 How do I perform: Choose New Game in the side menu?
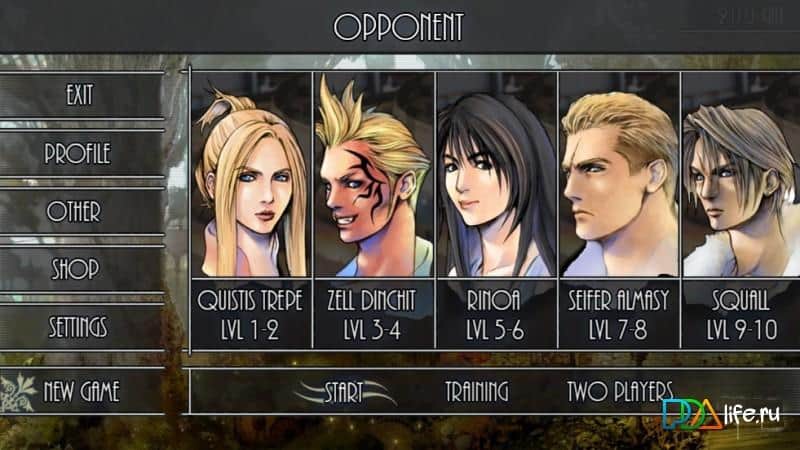pyautogui.click(x=81, y=391)
